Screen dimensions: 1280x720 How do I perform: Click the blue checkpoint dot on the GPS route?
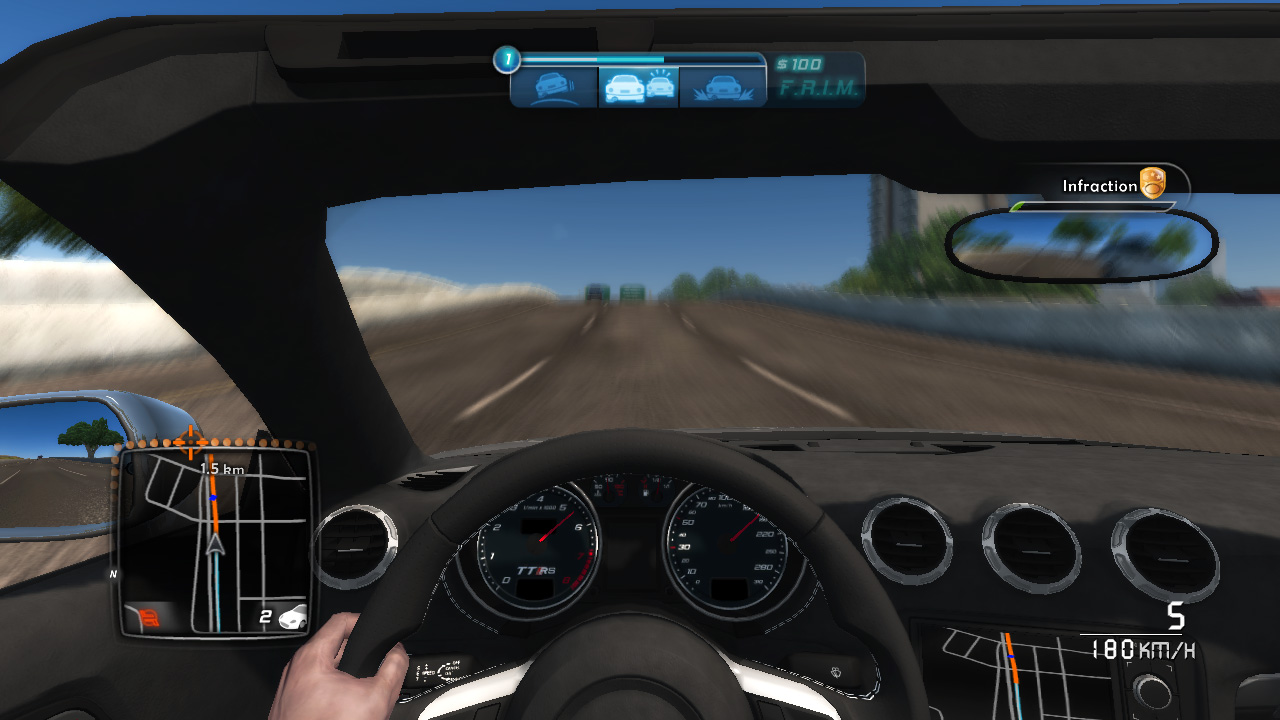tap(214, 498)
